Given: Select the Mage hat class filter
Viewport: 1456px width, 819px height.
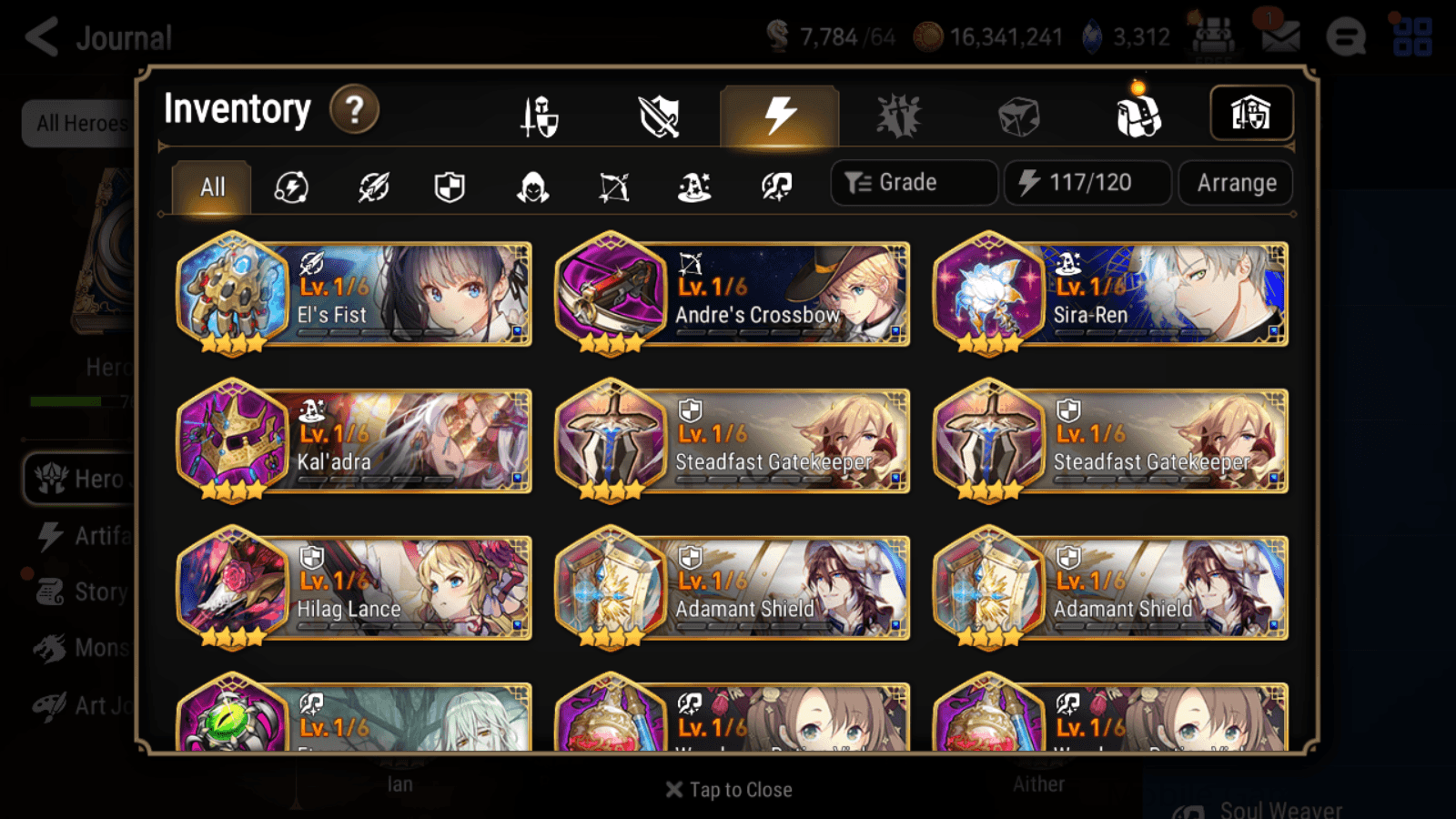Looking at the screenshot, I should click(694, 187).
